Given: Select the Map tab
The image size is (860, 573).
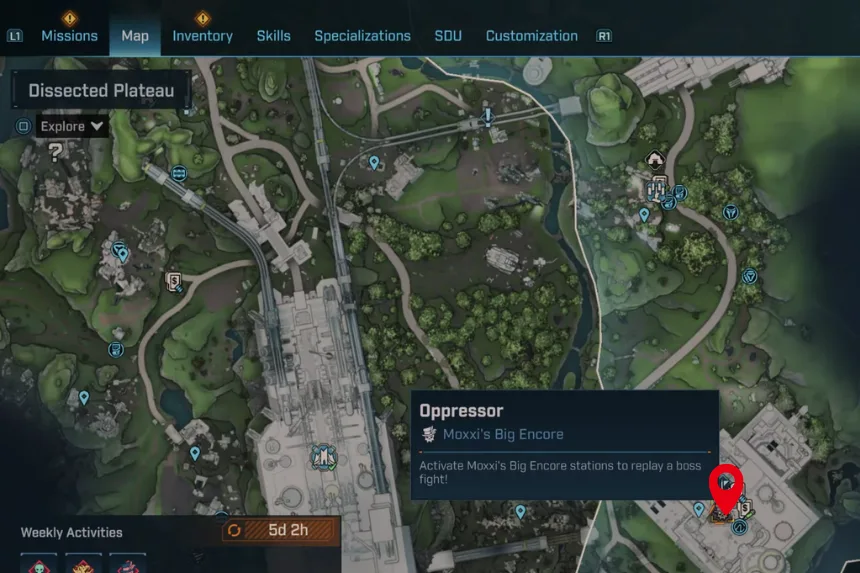Looking at the screenshot, I should coord(135,36).
